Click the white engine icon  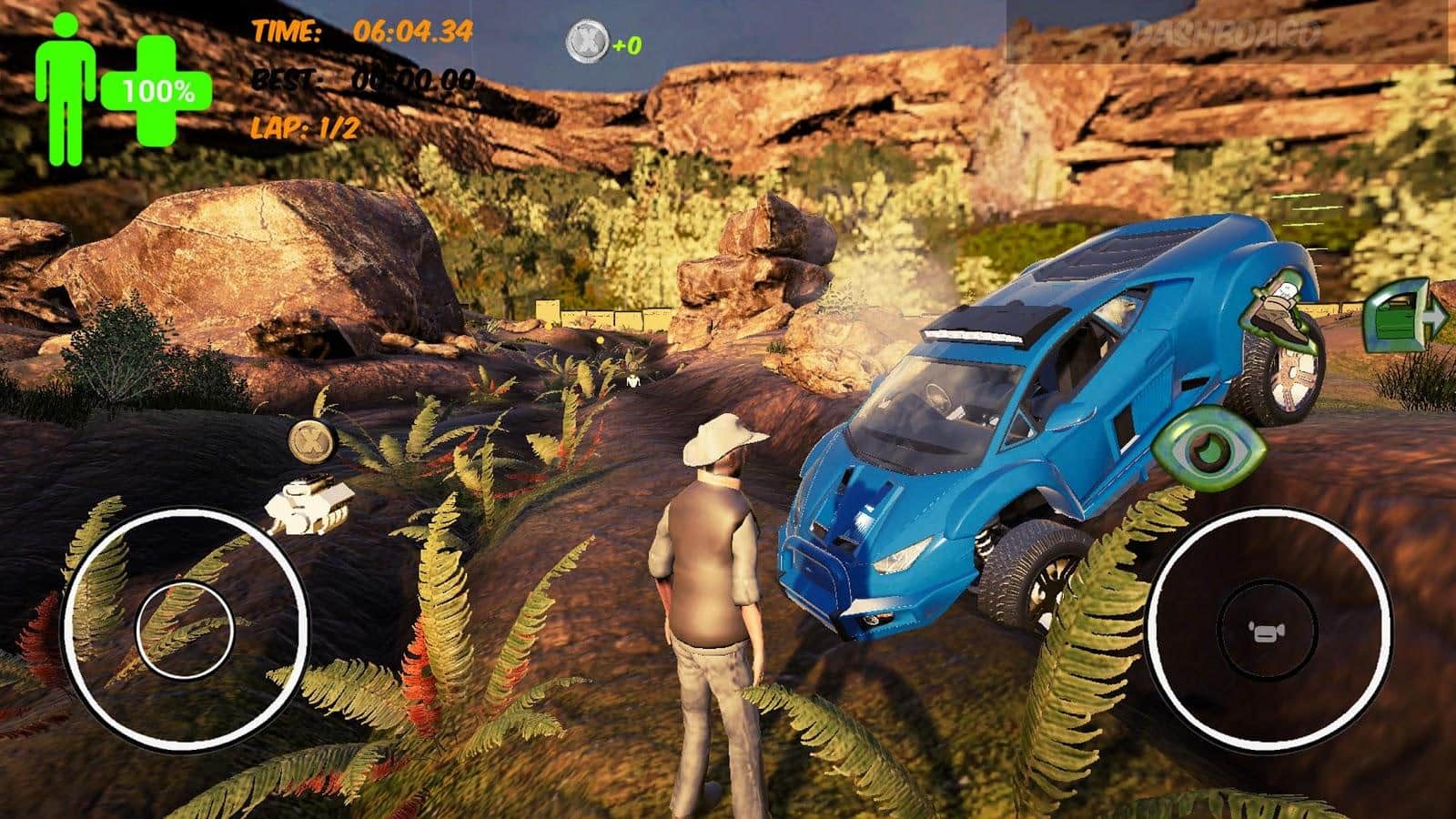309,503
